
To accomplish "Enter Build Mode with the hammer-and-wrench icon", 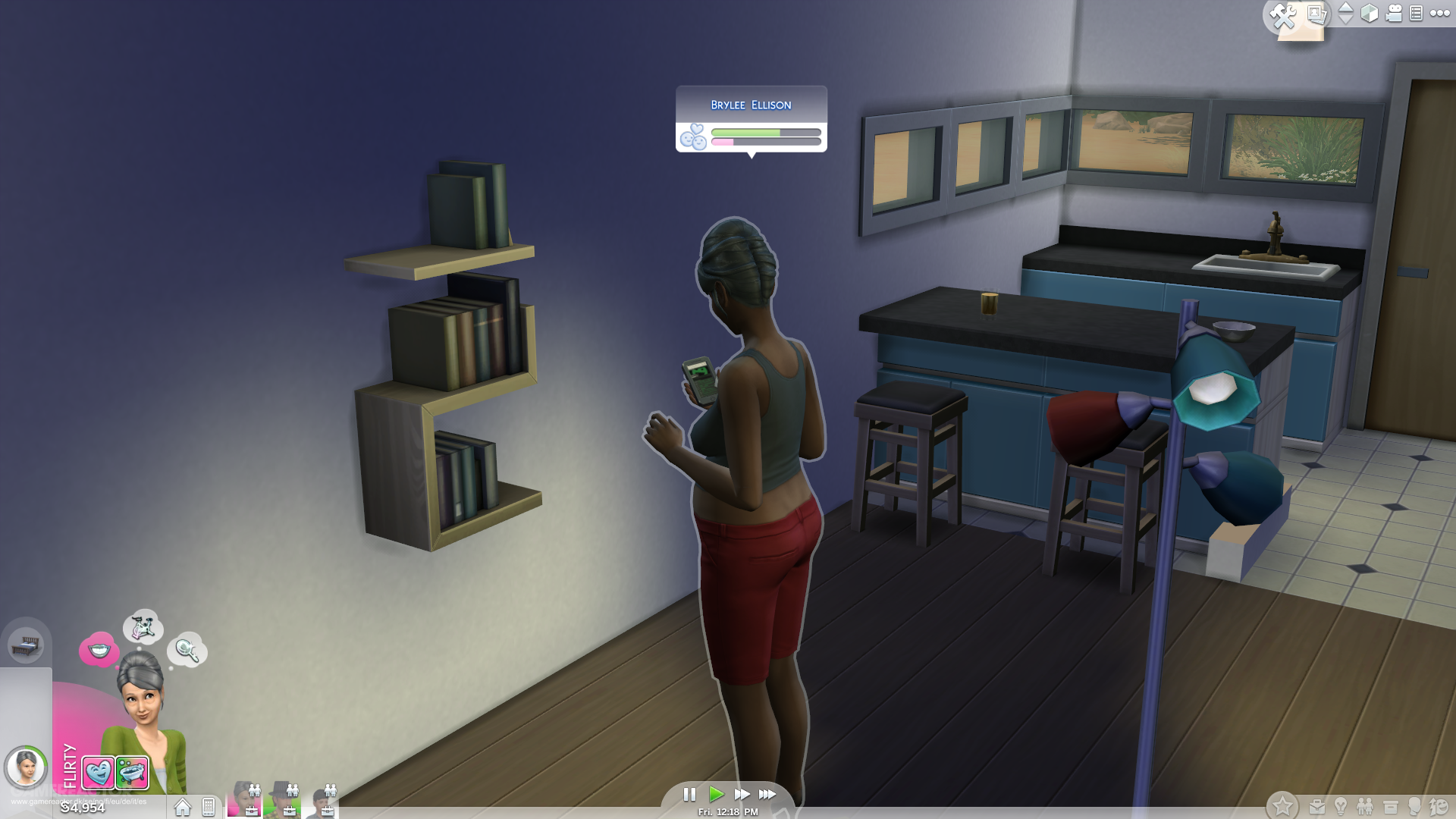I will click(1282, 14).
